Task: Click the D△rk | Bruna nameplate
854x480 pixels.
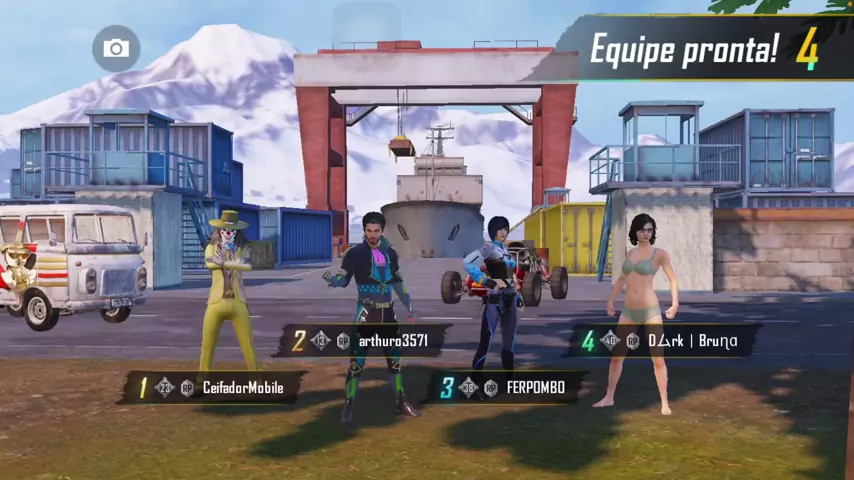Action: coord(662,341)
